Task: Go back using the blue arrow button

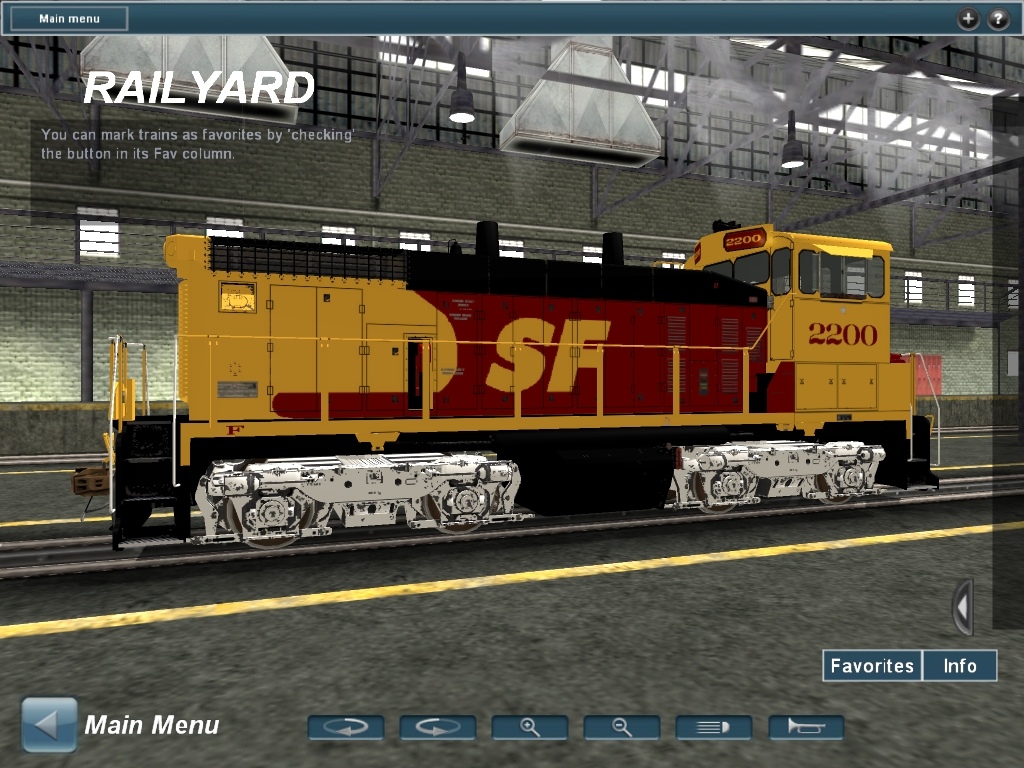Action: tap(49, 725)
